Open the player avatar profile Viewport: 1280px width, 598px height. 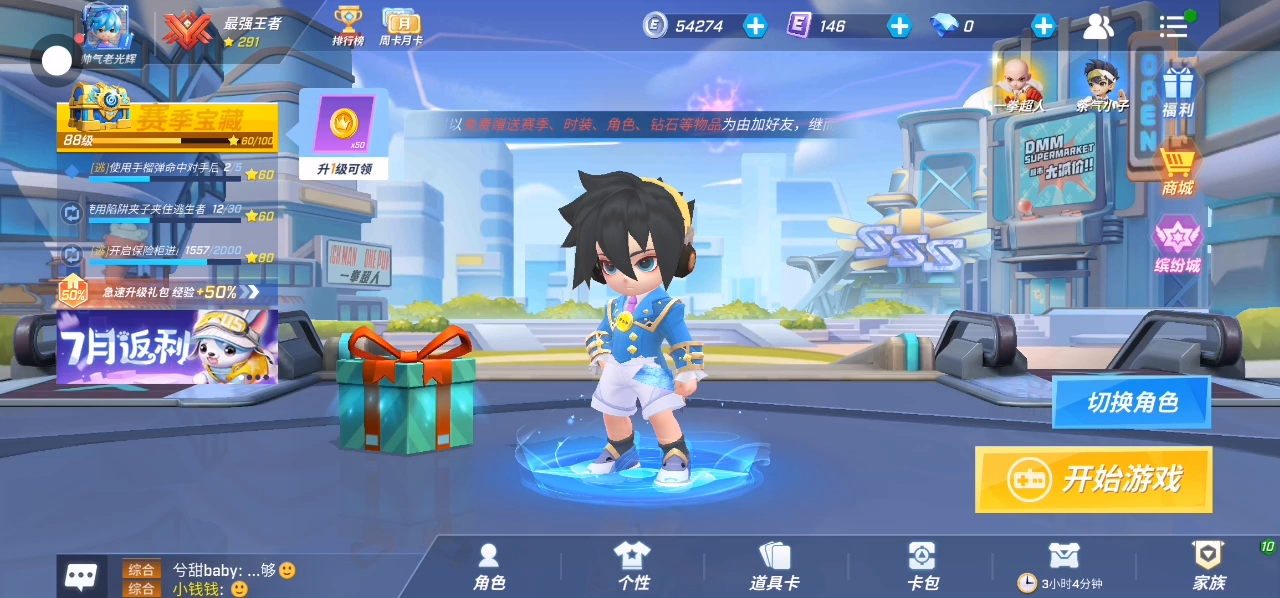tap(106, 27)
